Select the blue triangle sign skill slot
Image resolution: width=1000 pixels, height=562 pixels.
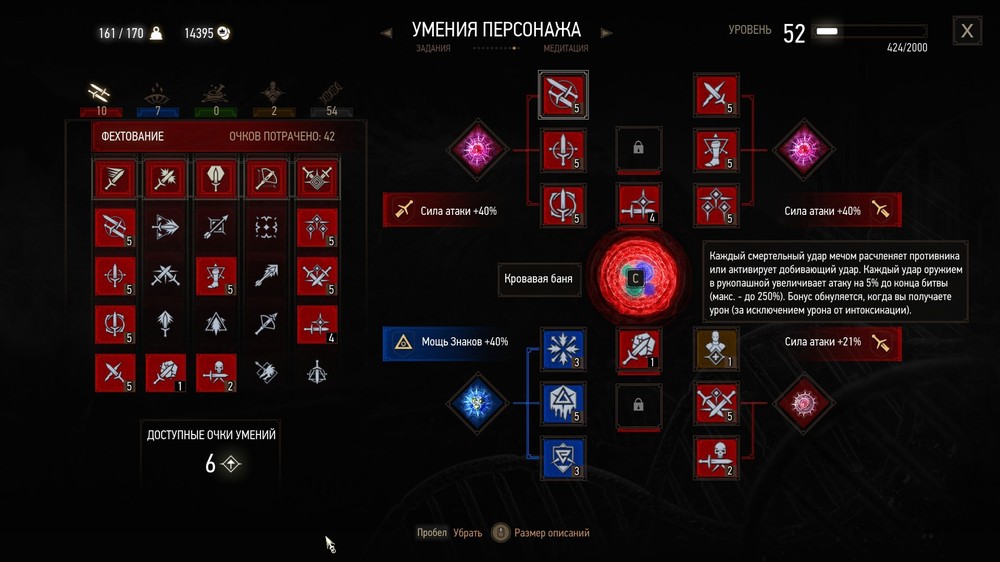click(x=561, y=401)
